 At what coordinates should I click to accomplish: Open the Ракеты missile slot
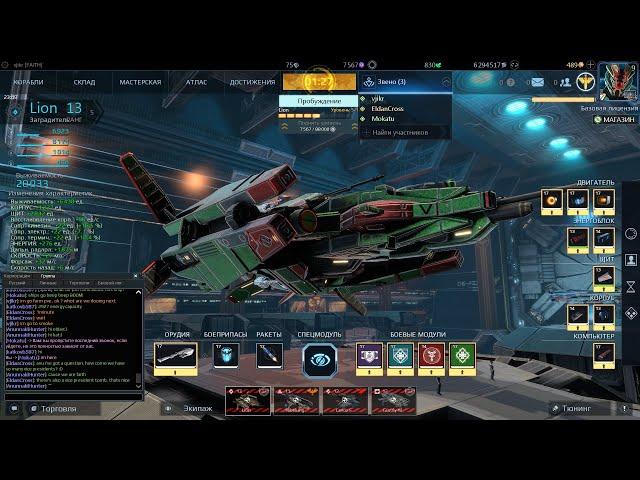(x=270, y=357)
